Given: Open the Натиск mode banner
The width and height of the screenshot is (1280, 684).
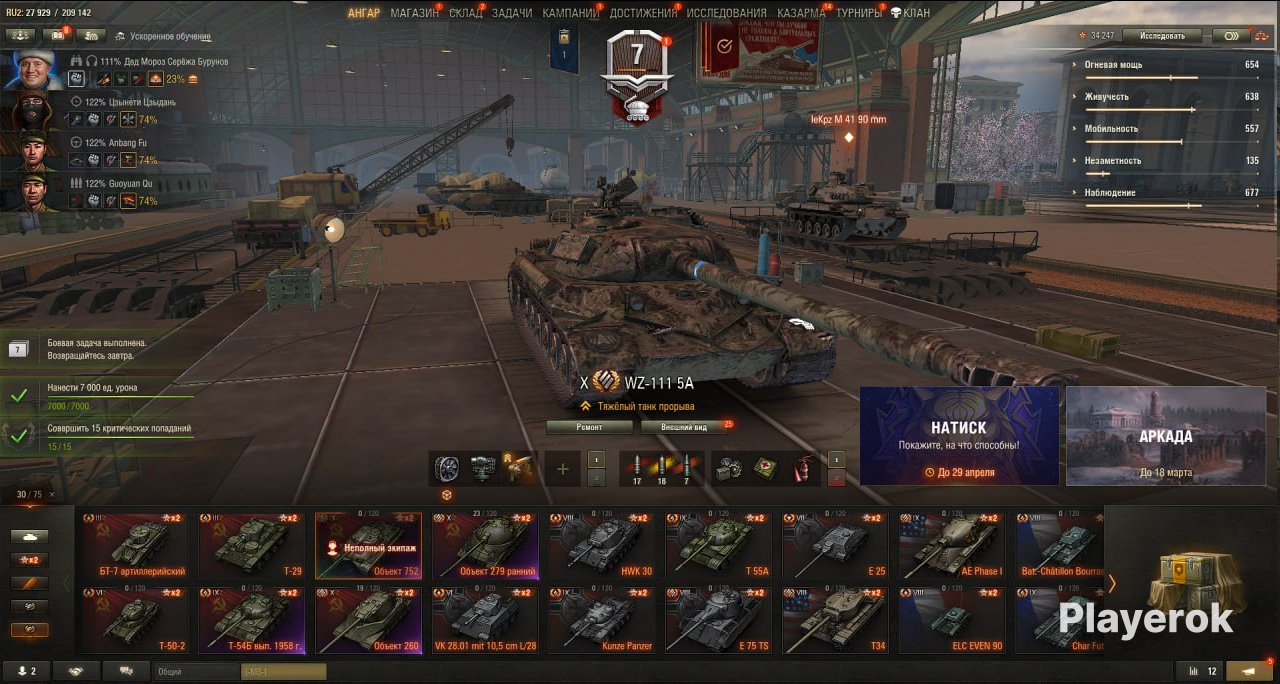Looking at the screenshot, I should tap(959, 436).
